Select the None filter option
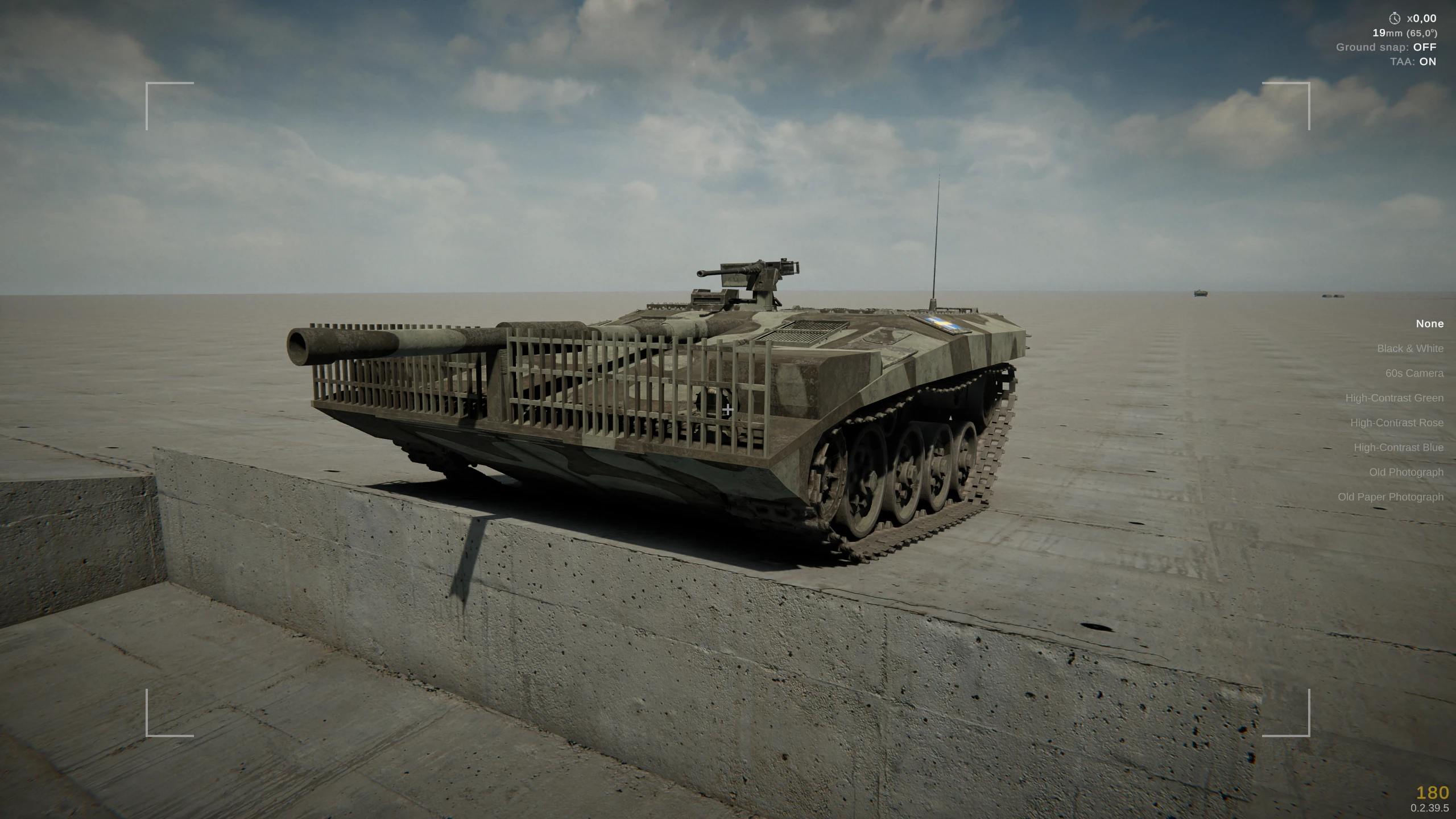Image resolution: width=1456 pixels, height=819 pixels. click(1429, 323)
